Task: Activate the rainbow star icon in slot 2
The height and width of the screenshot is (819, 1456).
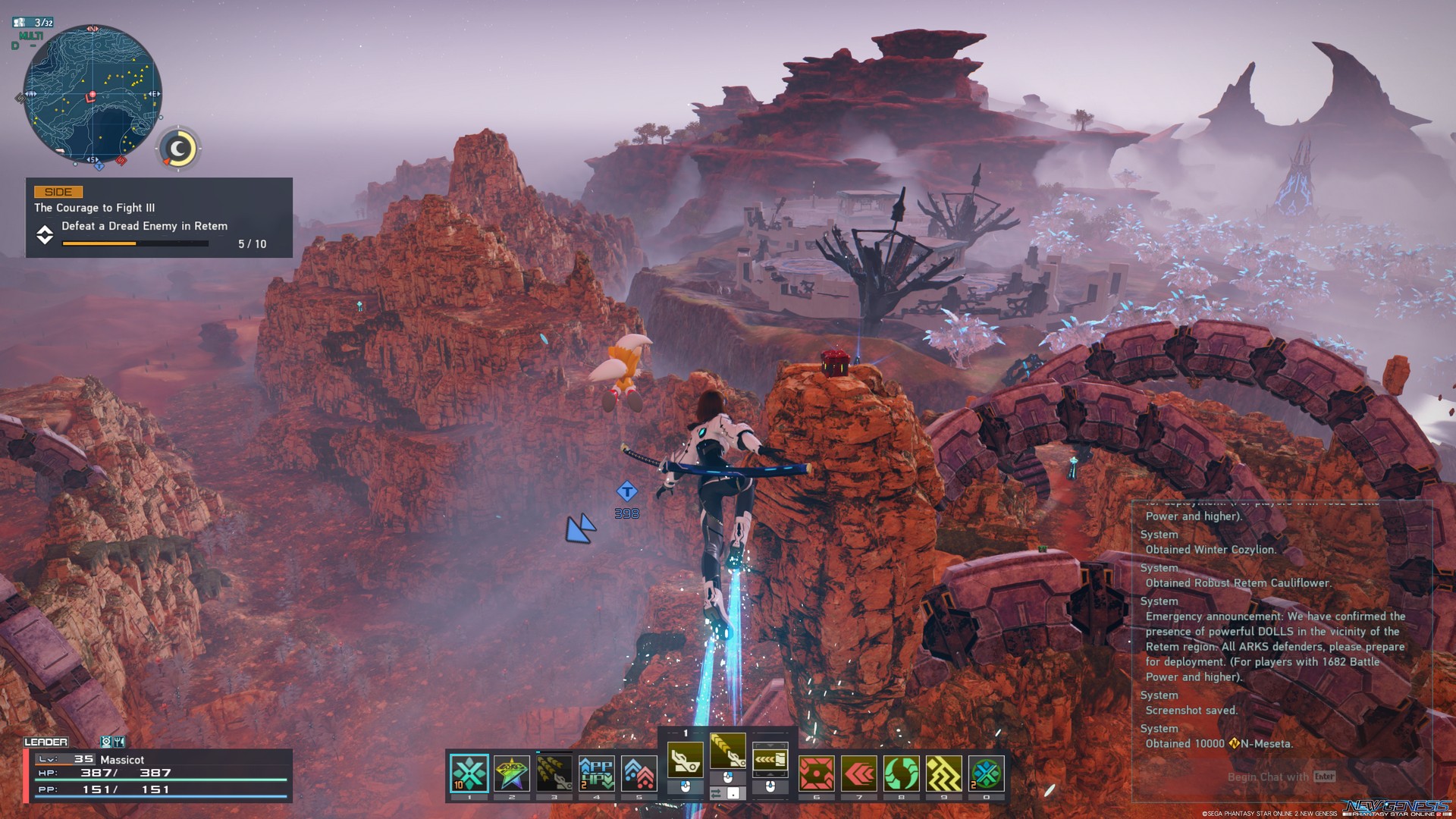Action: pyautogui.click(x=512, y=773)
